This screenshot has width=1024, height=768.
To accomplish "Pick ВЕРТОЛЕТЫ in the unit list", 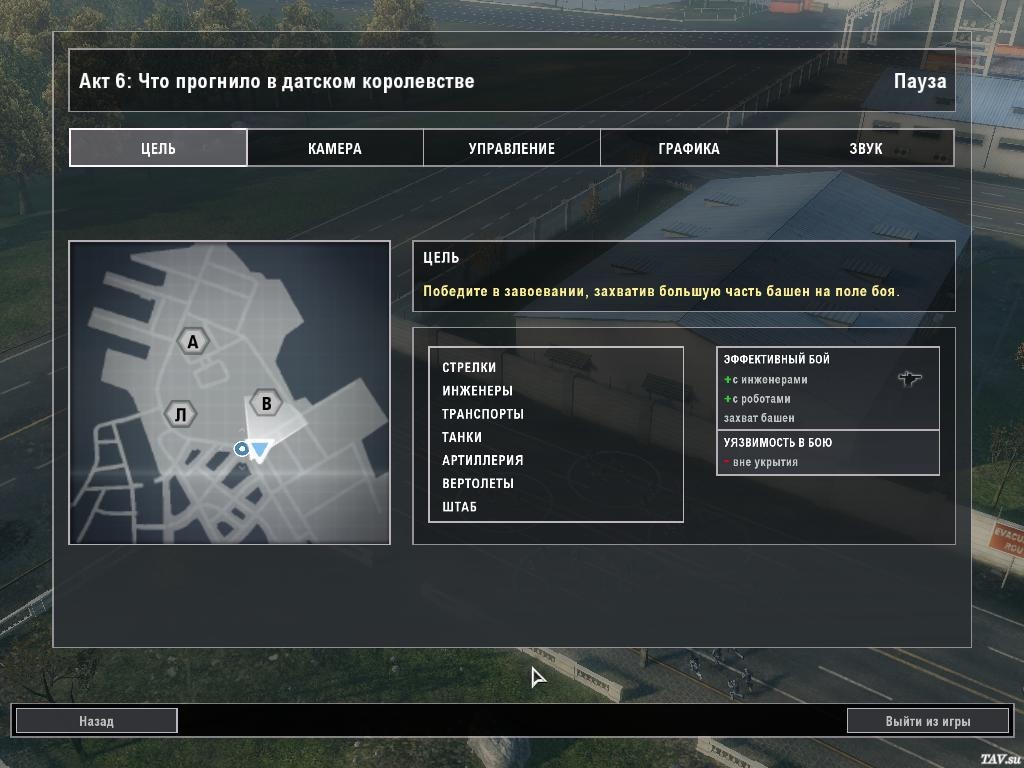I will [478, 483].
